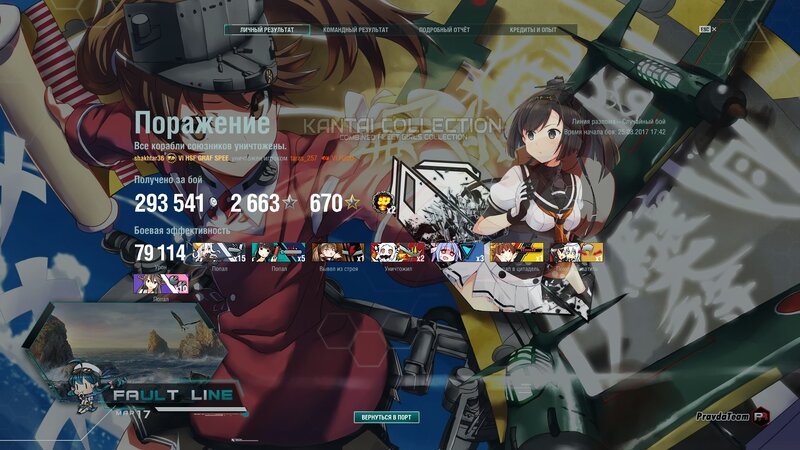Click the earned achievement medal icon
The height and width of the screenshot is (450, 800).
tap(382, 203)
